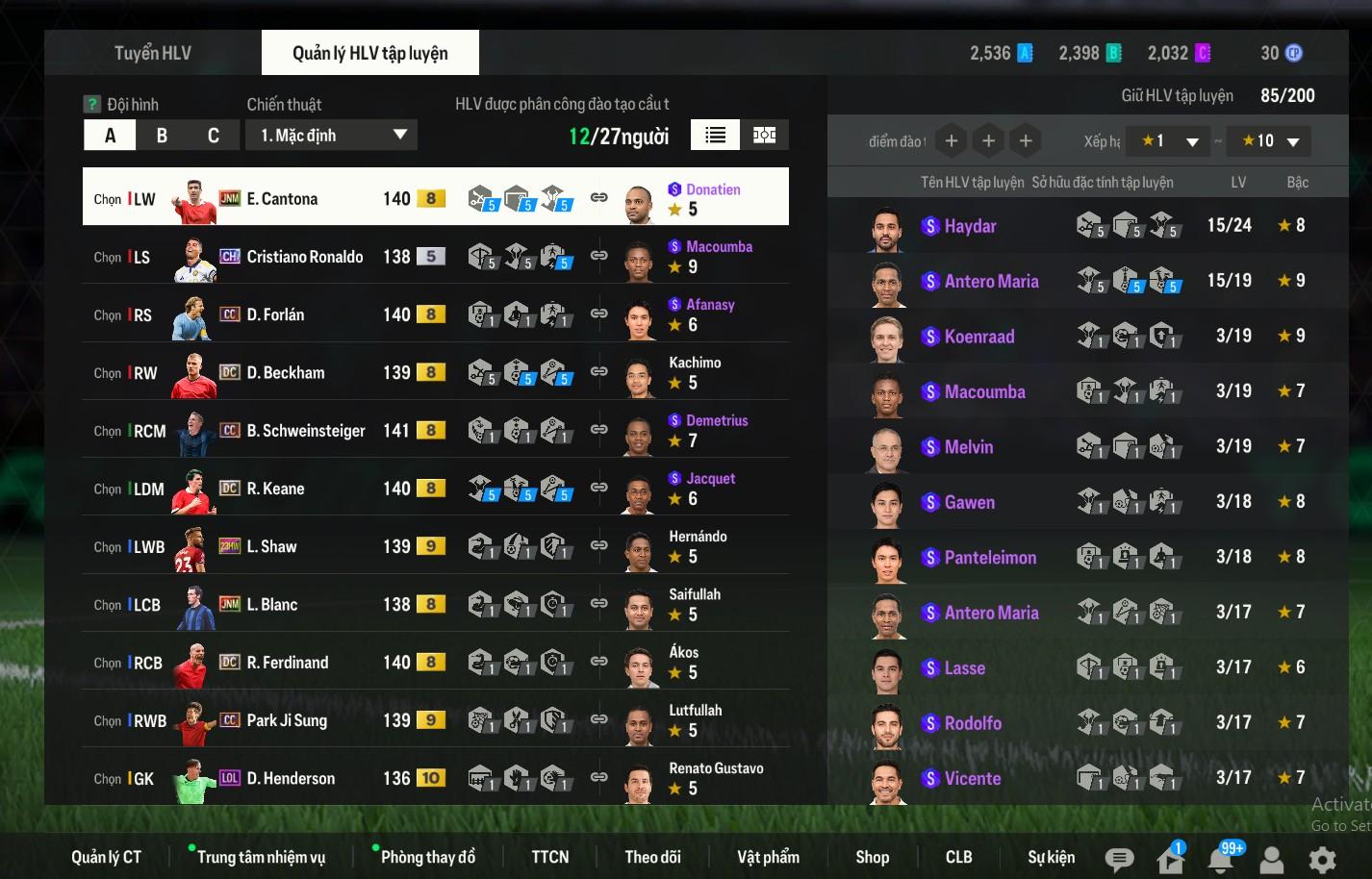The width and height of the screenshot is (1372, 879).
Task: Open the Chiến thuật Mặc định dropdown
Action: tap(331, 136)
